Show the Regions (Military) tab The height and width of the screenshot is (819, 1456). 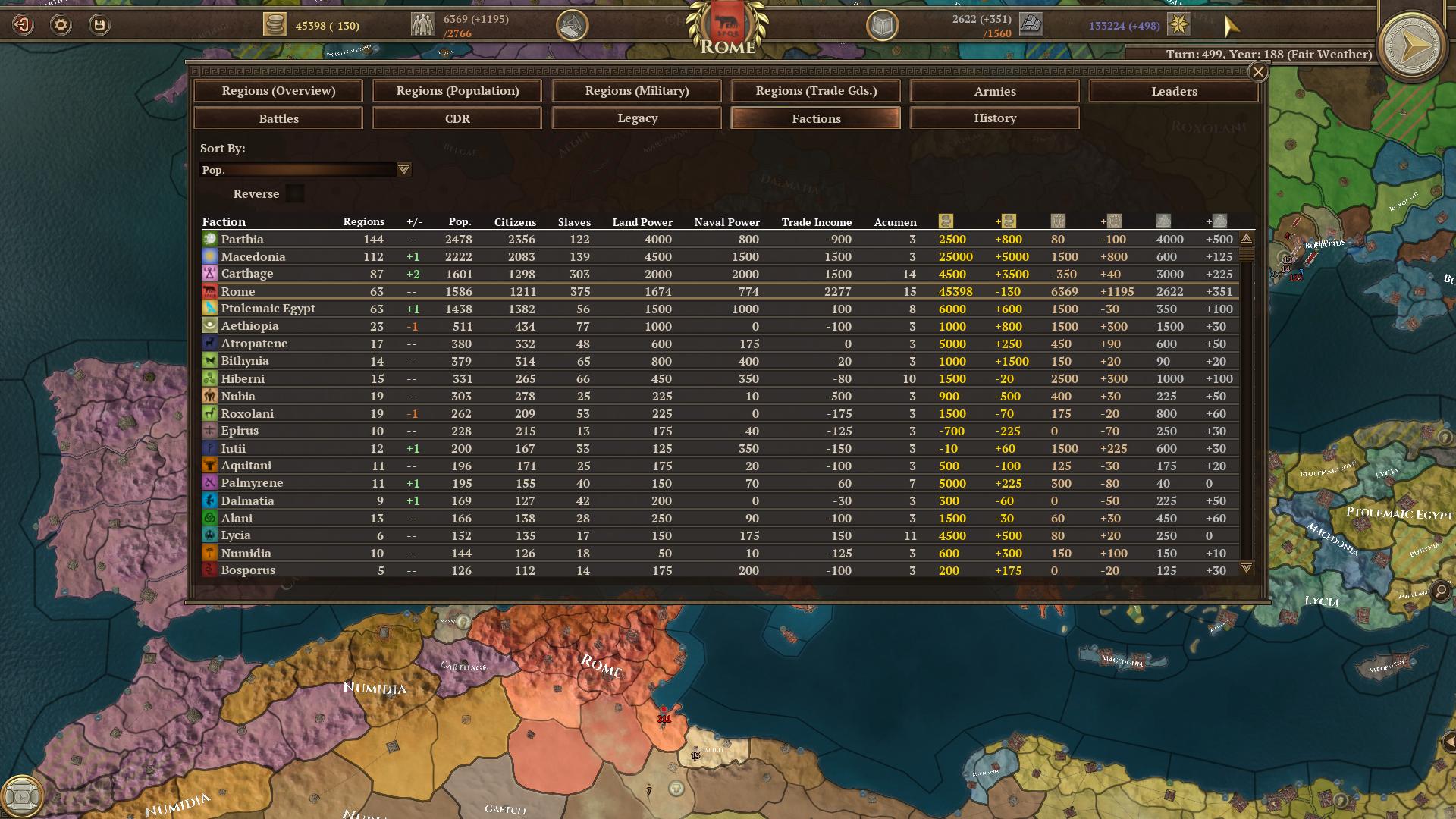coord(636,91)
